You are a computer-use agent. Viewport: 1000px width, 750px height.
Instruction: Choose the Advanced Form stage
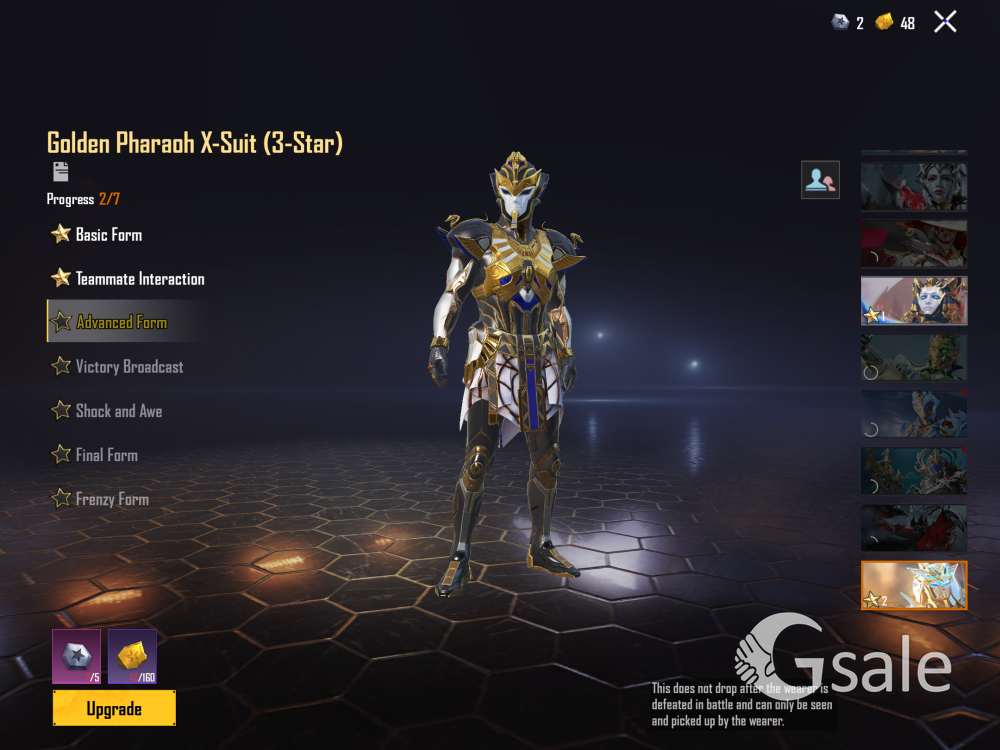click(121, 322)
